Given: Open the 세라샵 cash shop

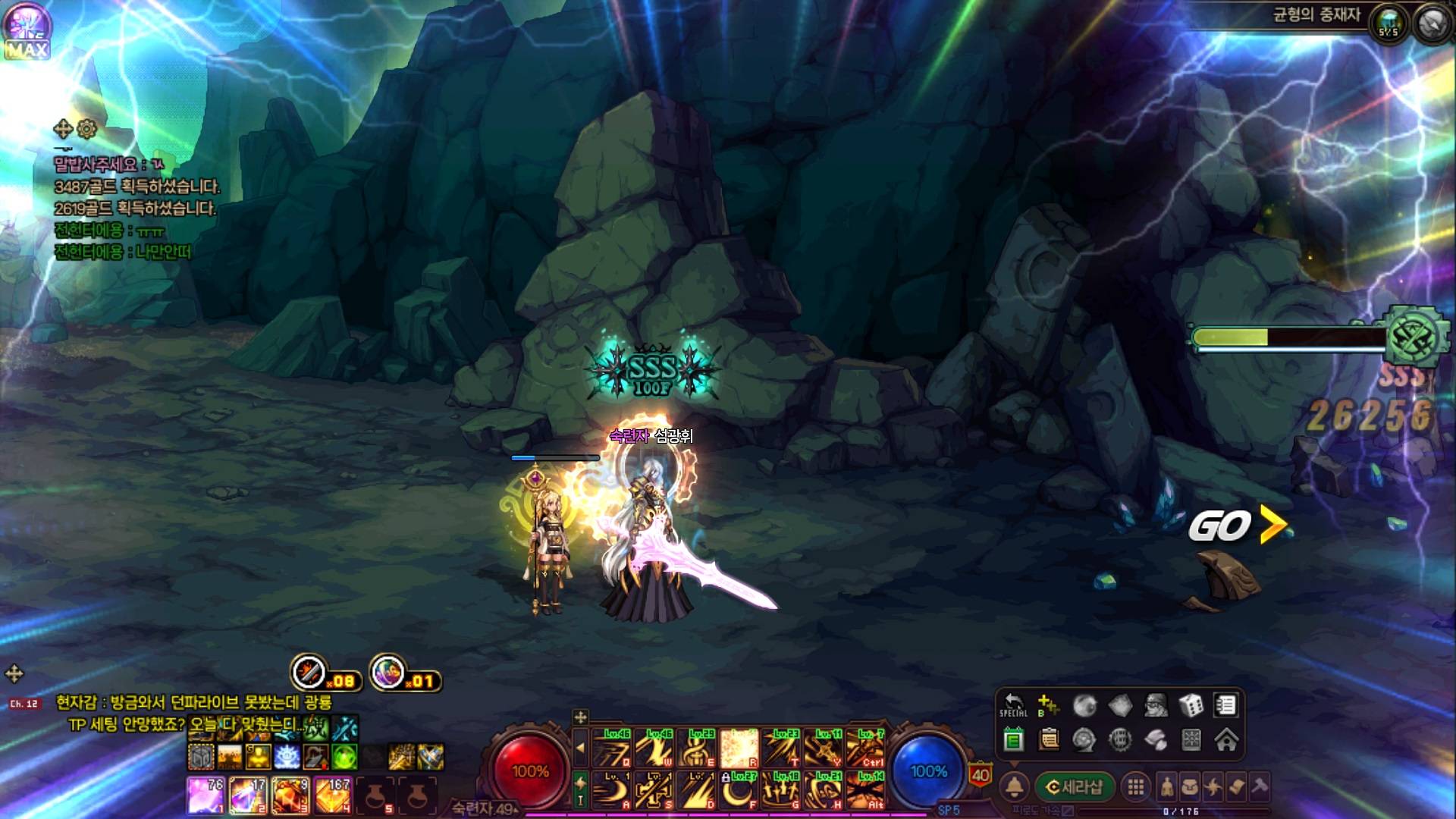Looking at the screenshot, I should [1074, 787].
